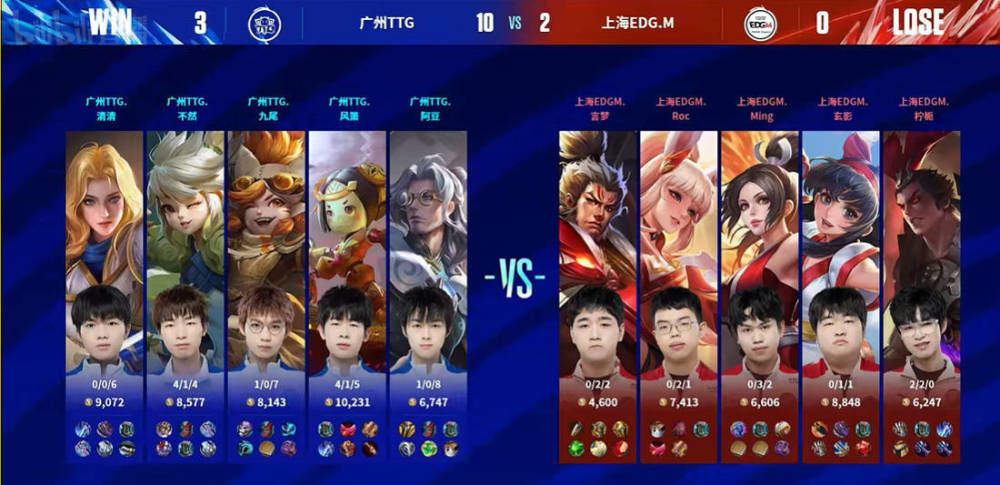The height and width of the screenshot is (485, 1000).
Task: Open the 阿豆 player card
Action: (429, 290)
